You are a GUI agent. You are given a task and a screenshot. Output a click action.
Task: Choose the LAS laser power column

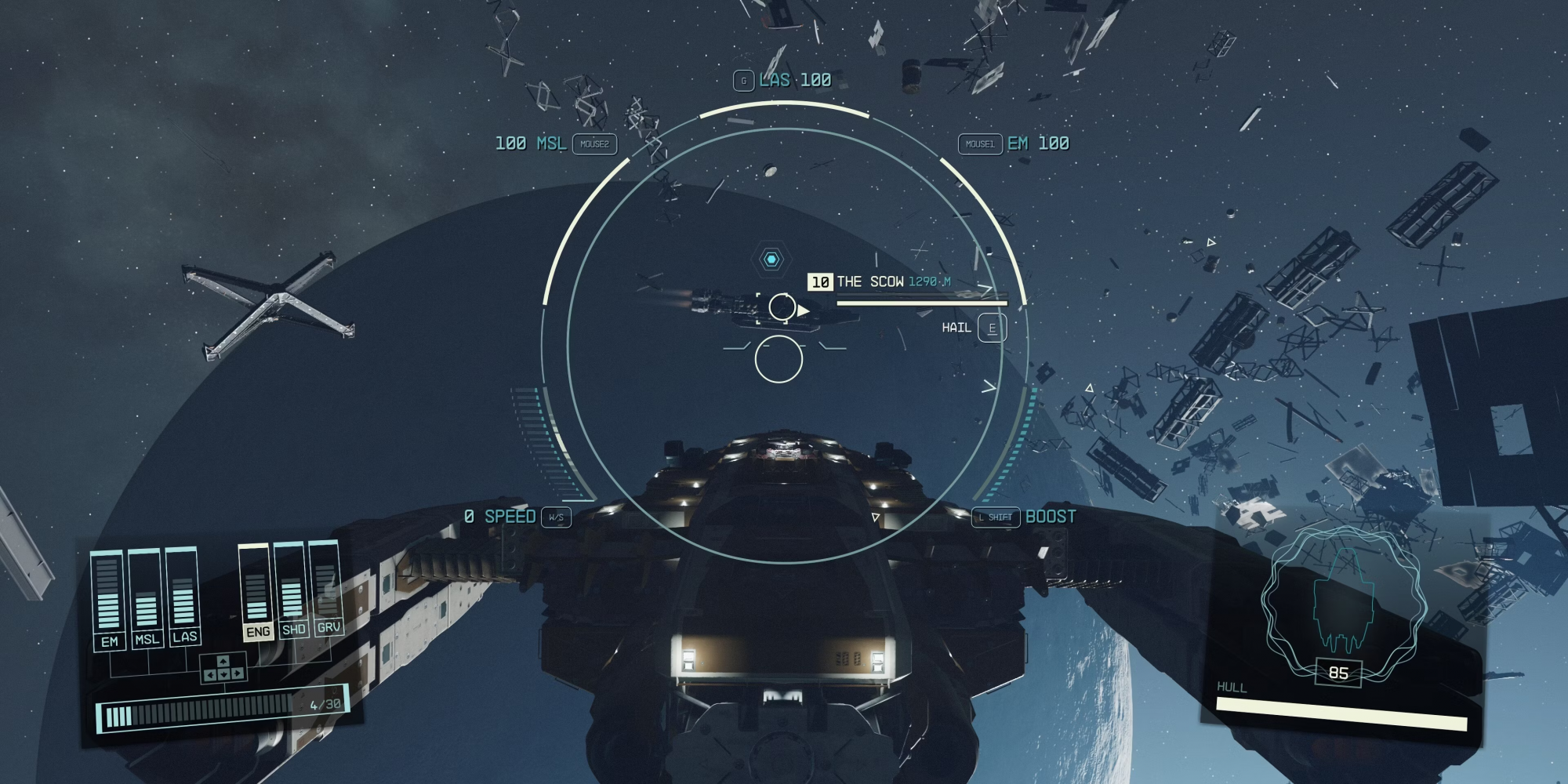pos(183,597)
